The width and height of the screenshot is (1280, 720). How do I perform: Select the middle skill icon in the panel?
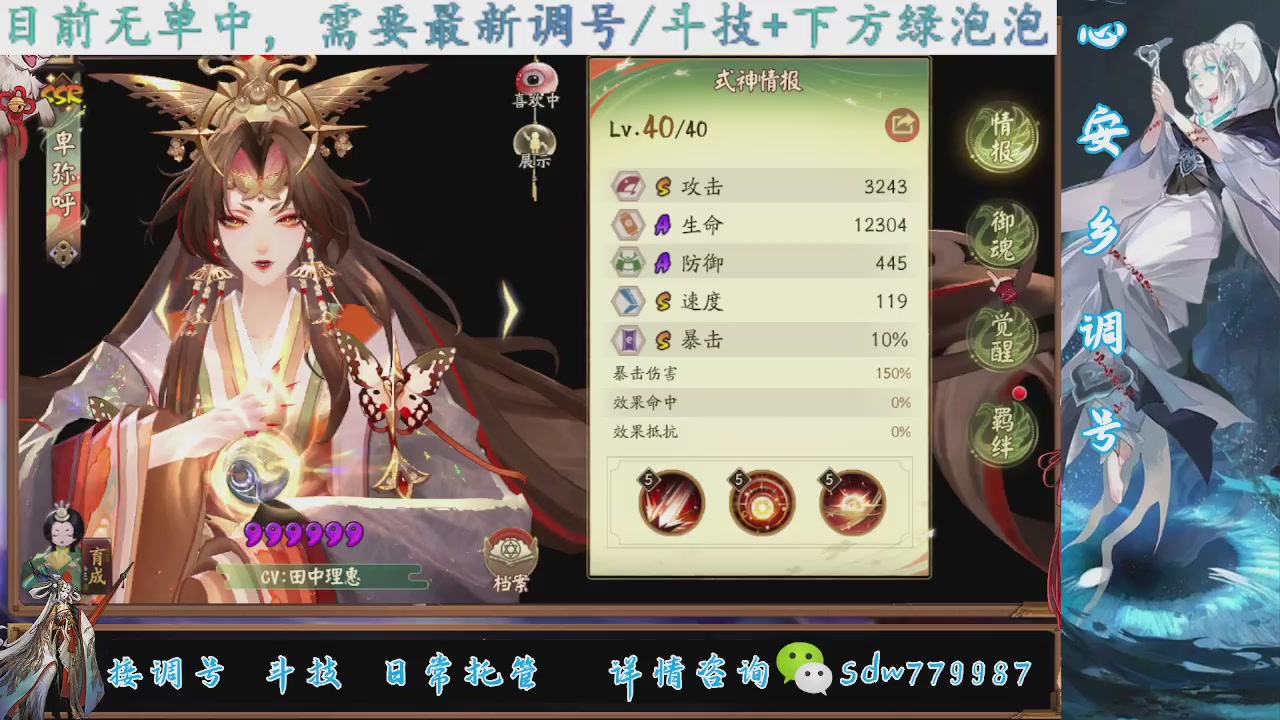(x=761, y=503)
